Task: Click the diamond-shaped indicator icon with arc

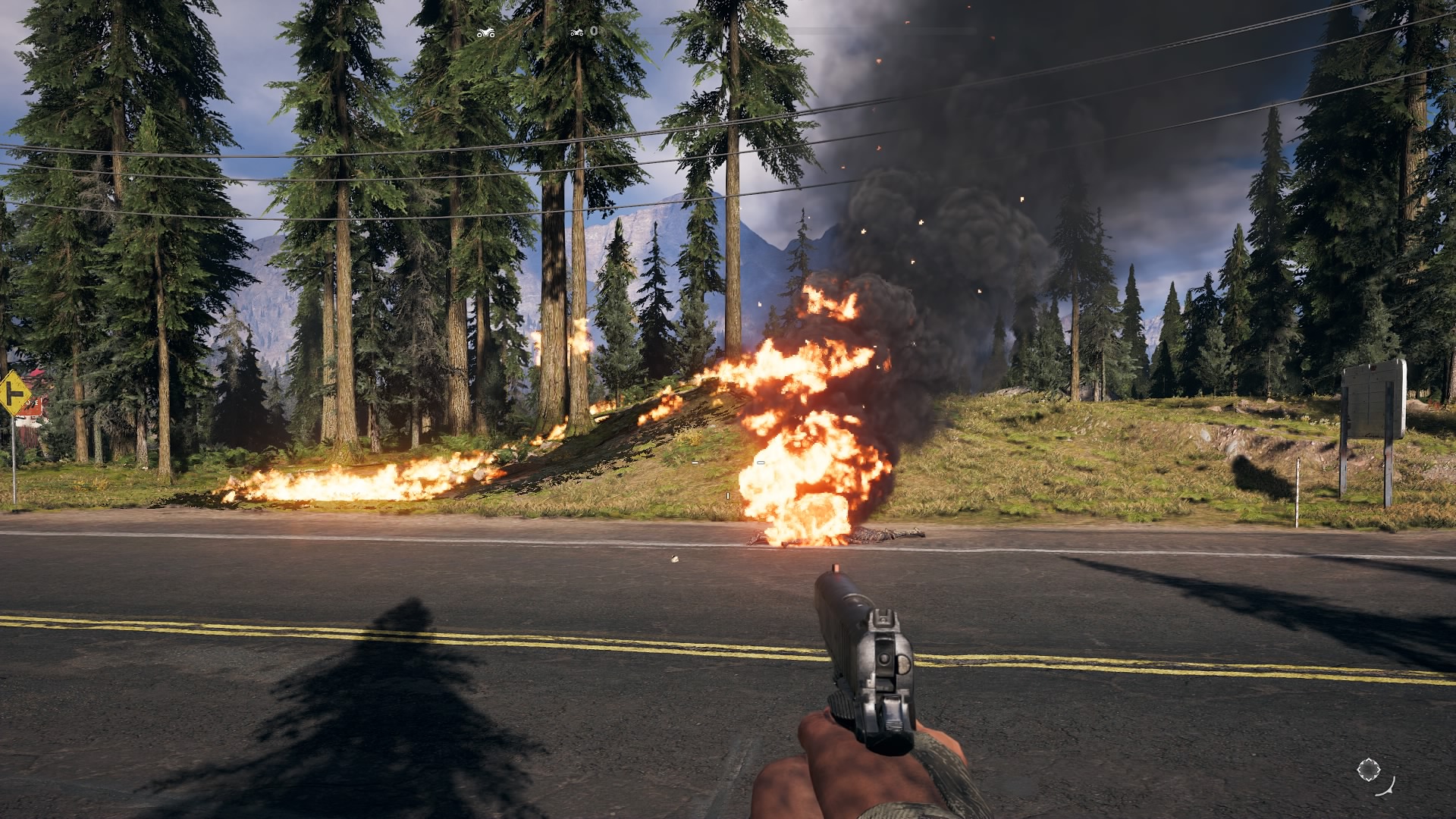Action: pyautogui.click(x=1369, y=770)
